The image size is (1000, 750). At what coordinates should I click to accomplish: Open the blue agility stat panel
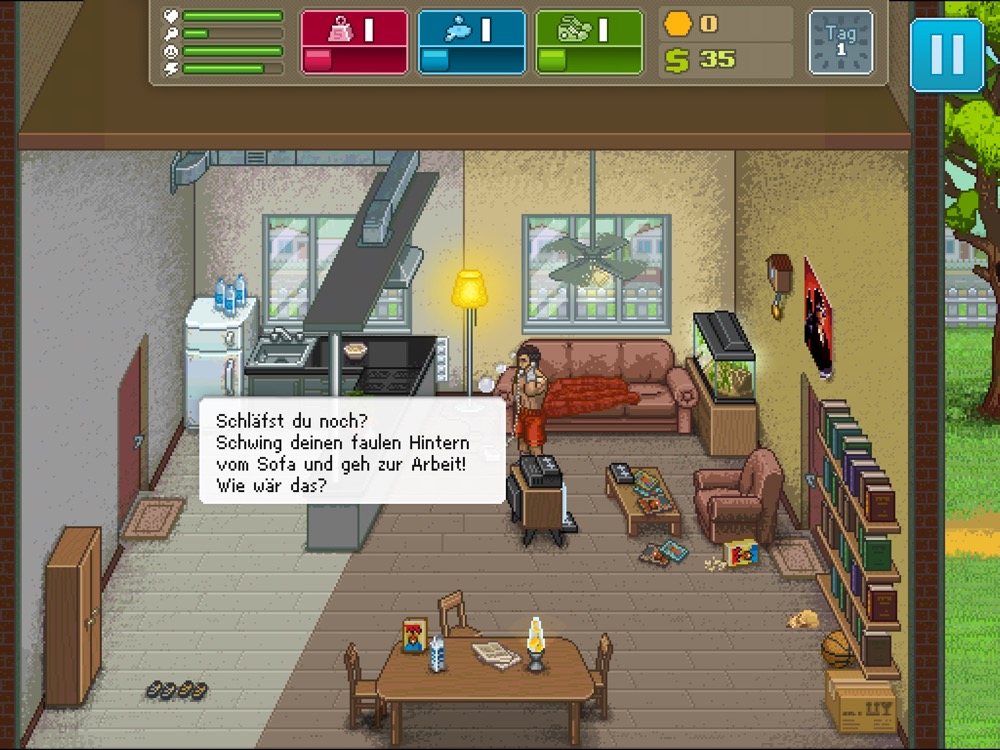click(471, 42)
